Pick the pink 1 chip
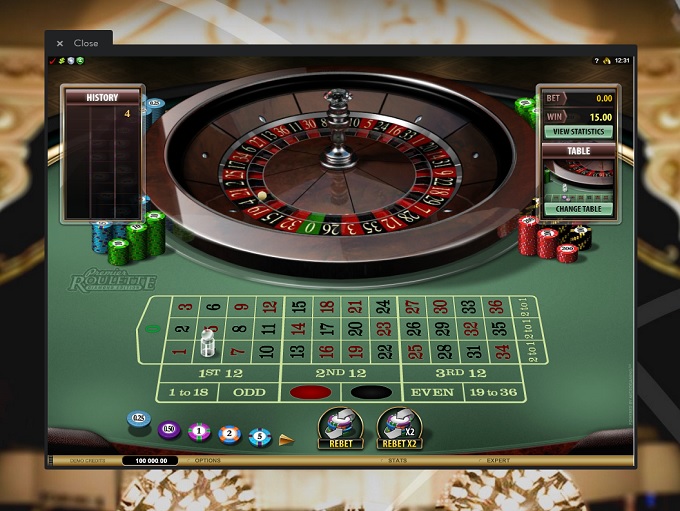Viewport: 680px width, 511px height. coord(199,432)
